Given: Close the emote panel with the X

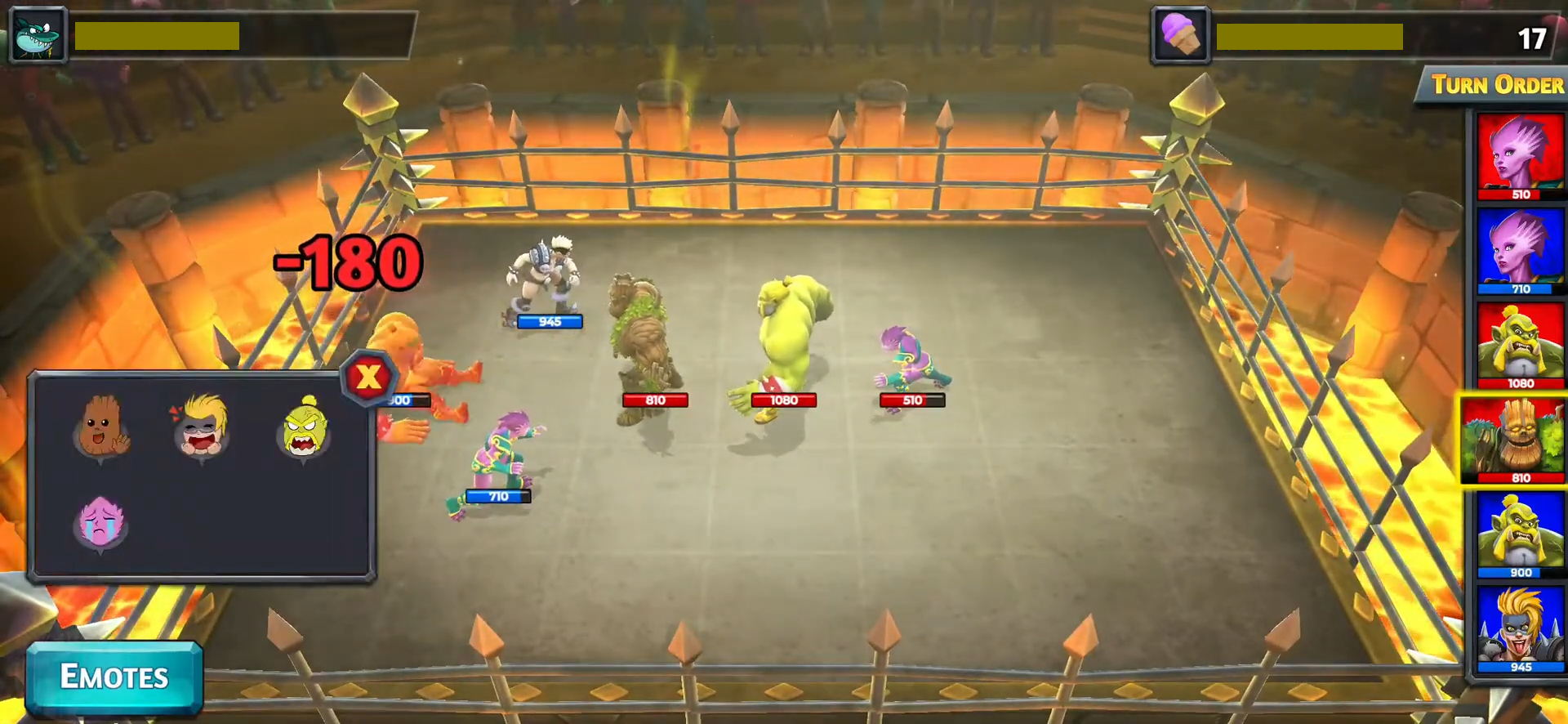Looking at the screenshot, I should pos(369,377).
